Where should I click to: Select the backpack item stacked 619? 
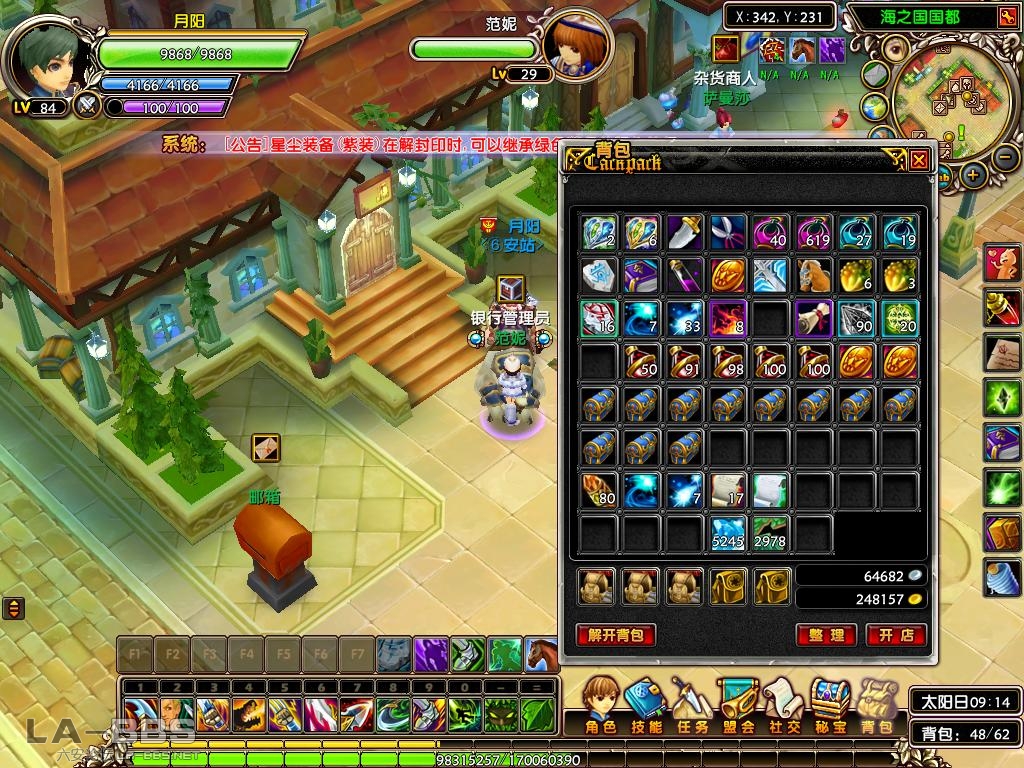click(815, 232)
